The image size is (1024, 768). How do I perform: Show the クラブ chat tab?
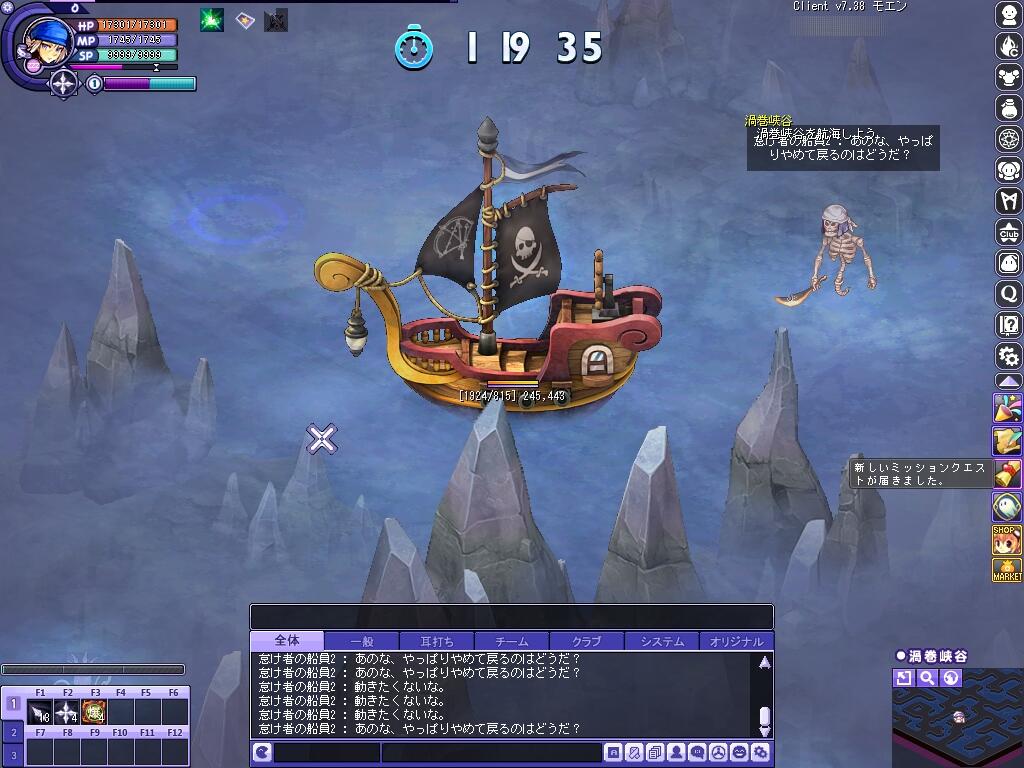586,641
